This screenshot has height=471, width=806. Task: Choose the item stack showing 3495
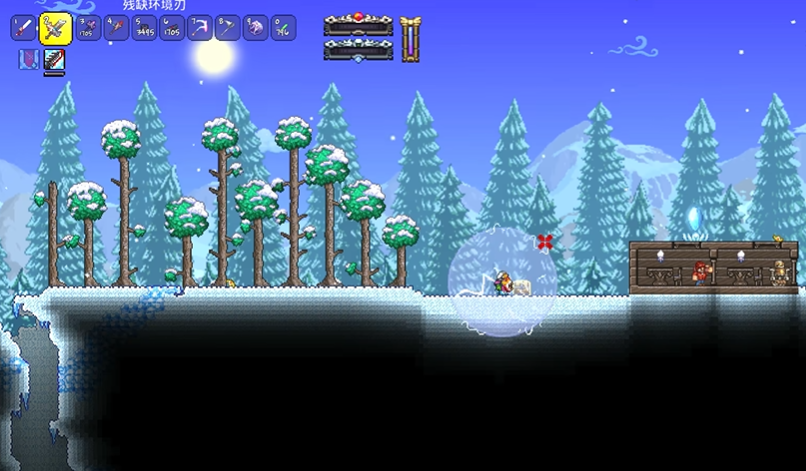[x=143, y=28]
